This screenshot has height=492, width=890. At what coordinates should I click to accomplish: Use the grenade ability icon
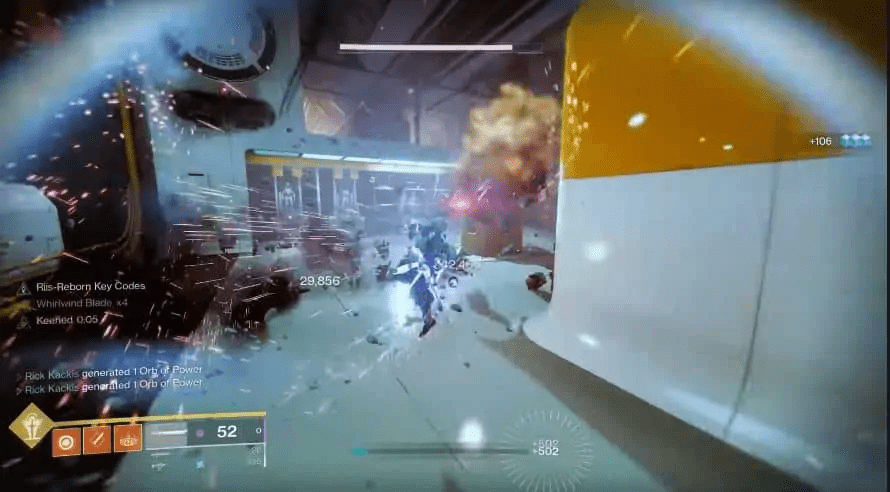click(x=66, y=438)
